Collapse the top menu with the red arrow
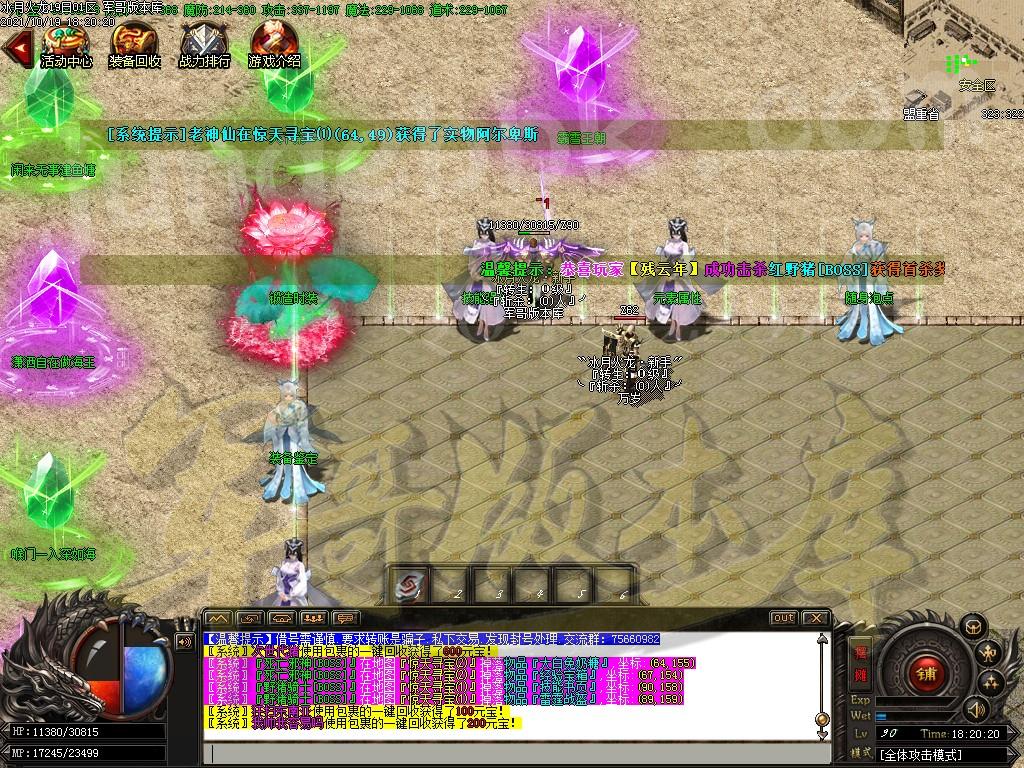The width and height of the screenshot is (1024, 768). pyautogui.click(x=17, y=47)
